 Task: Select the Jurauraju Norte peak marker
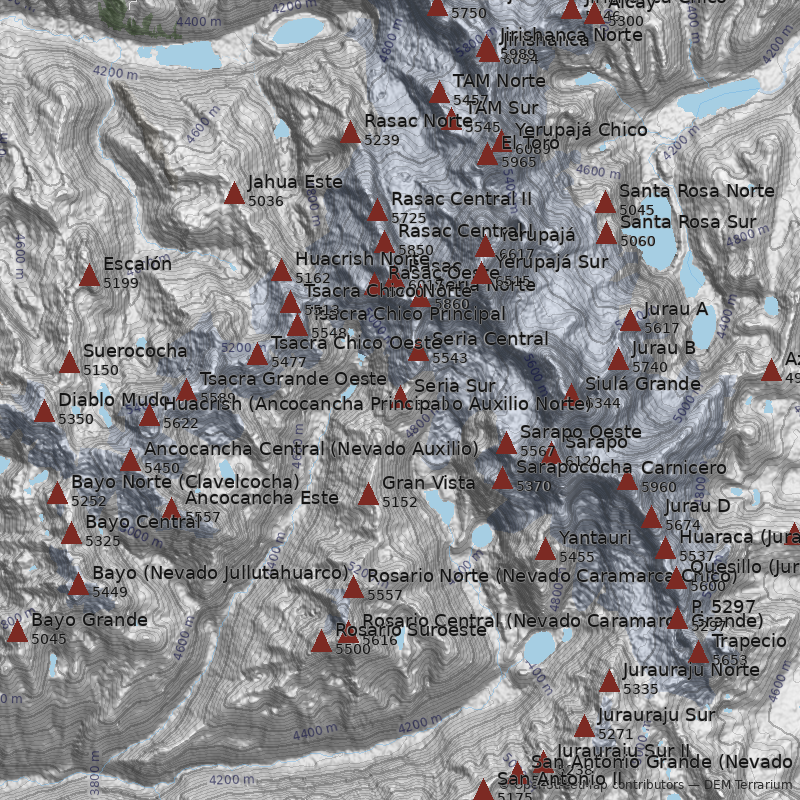[609, 681]
